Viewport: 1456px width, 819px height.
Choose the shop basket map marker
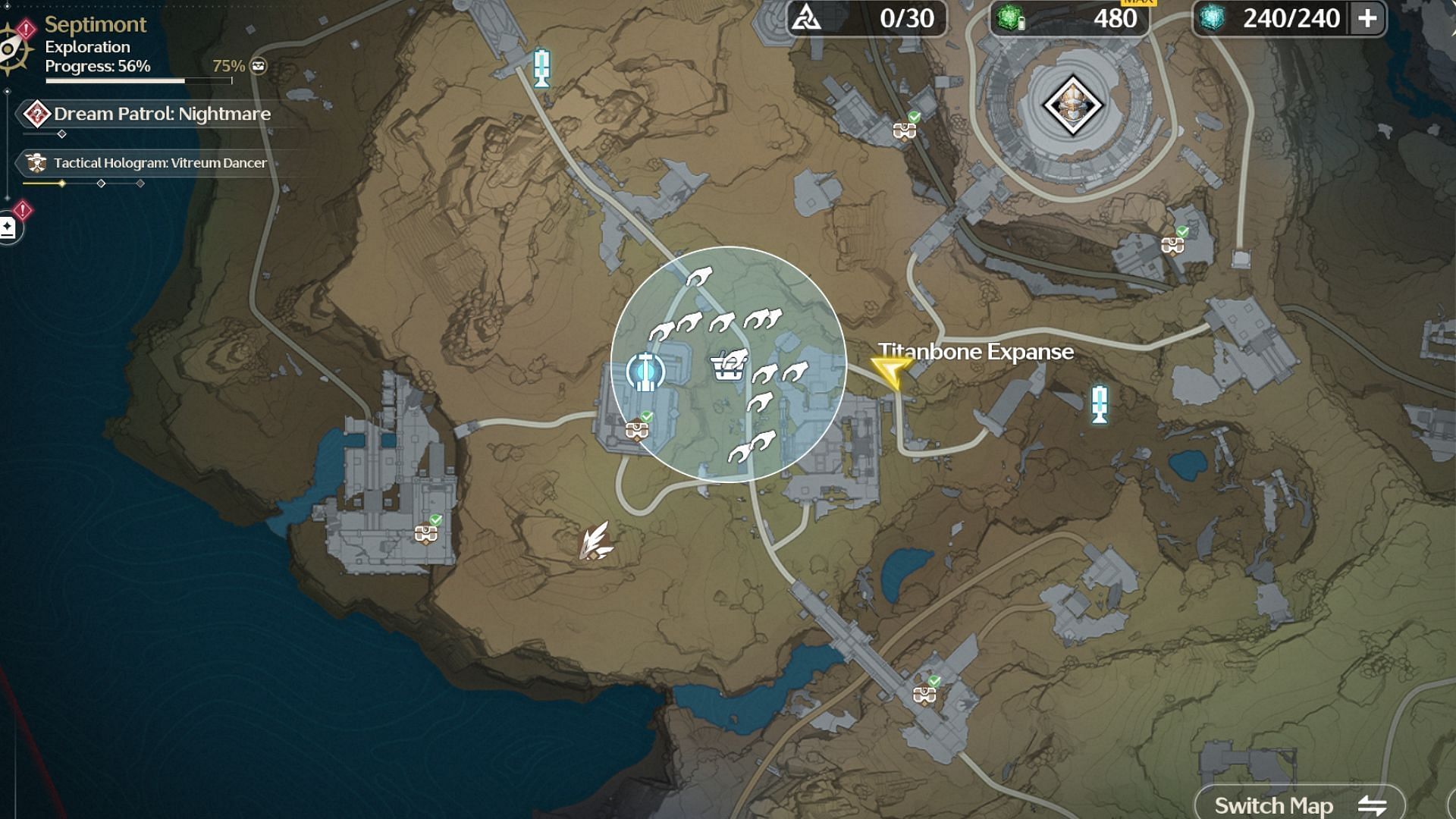(730, 366)
